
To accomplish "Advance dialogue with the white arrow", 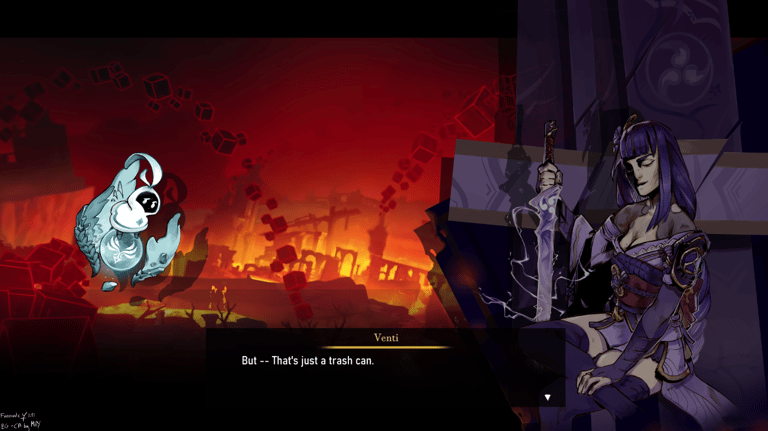I will [547, 397].
